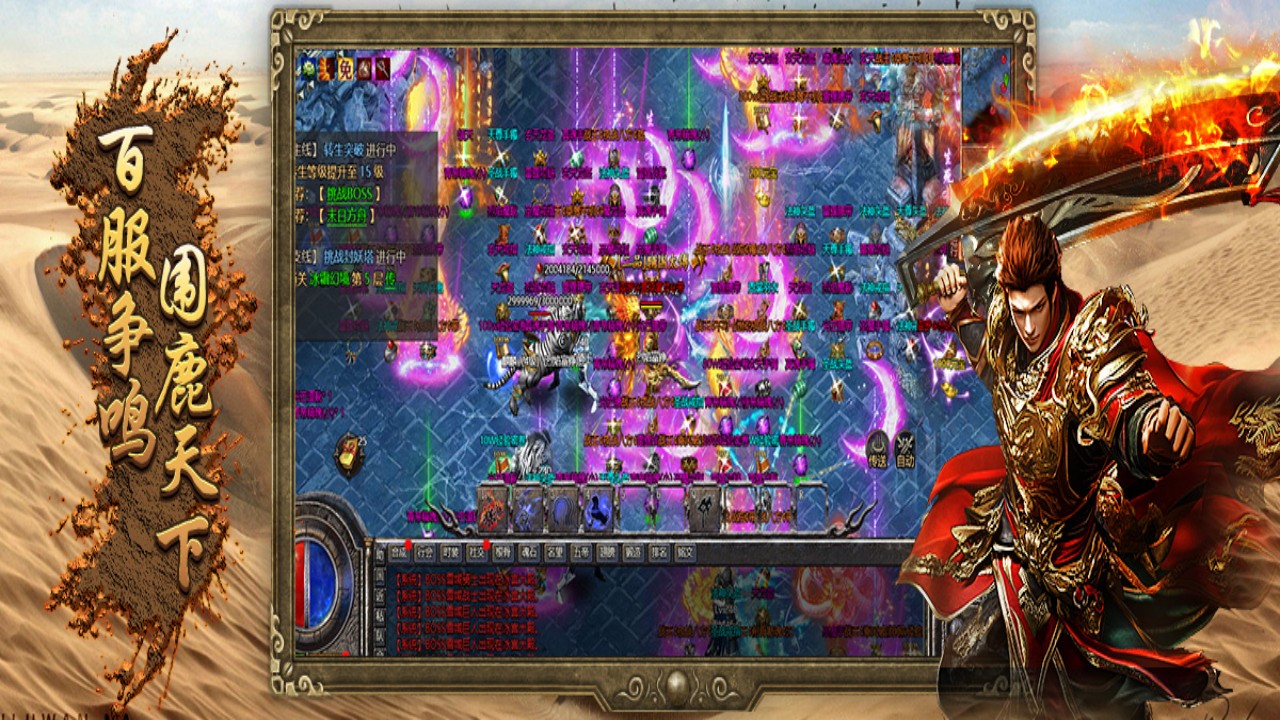This screenshot has height=720, width=1280.
Task: Trigger the blue crescent shield skill
Action: pyautogui.click(x=563, y=510)
